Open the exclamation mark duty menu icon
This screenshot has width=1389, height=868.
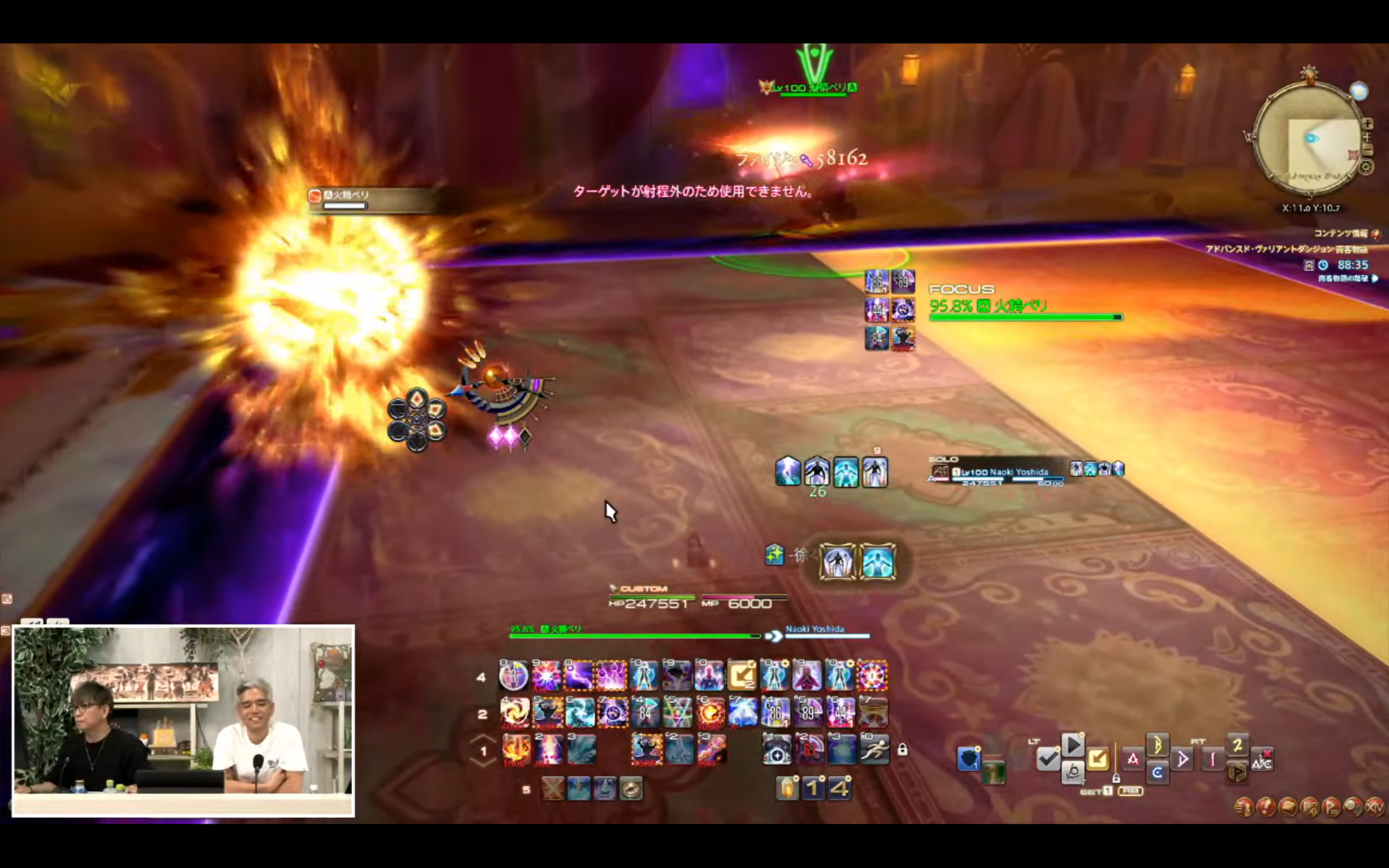(x=1266, y=807)
